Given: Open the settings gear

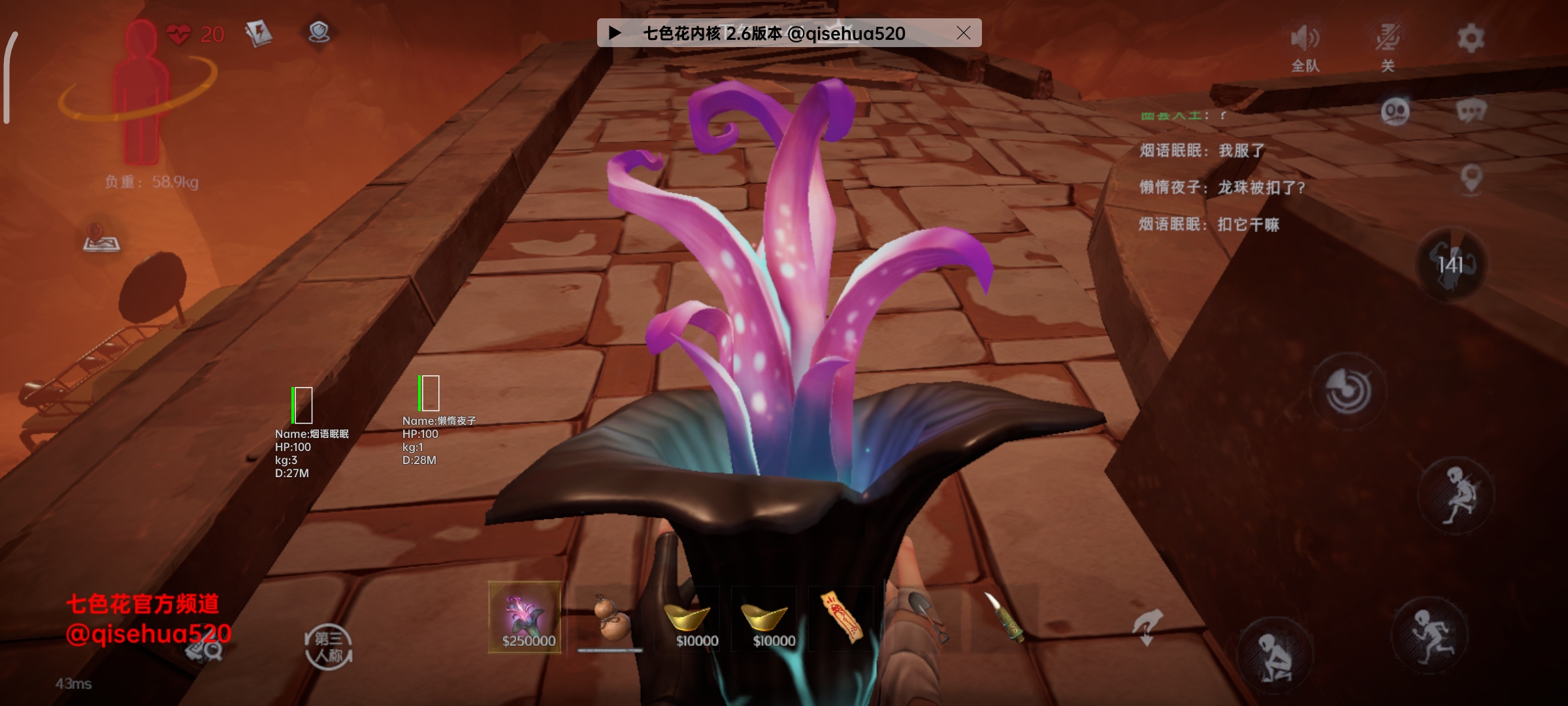Looking at the screenshot, I should [1470, 38].
